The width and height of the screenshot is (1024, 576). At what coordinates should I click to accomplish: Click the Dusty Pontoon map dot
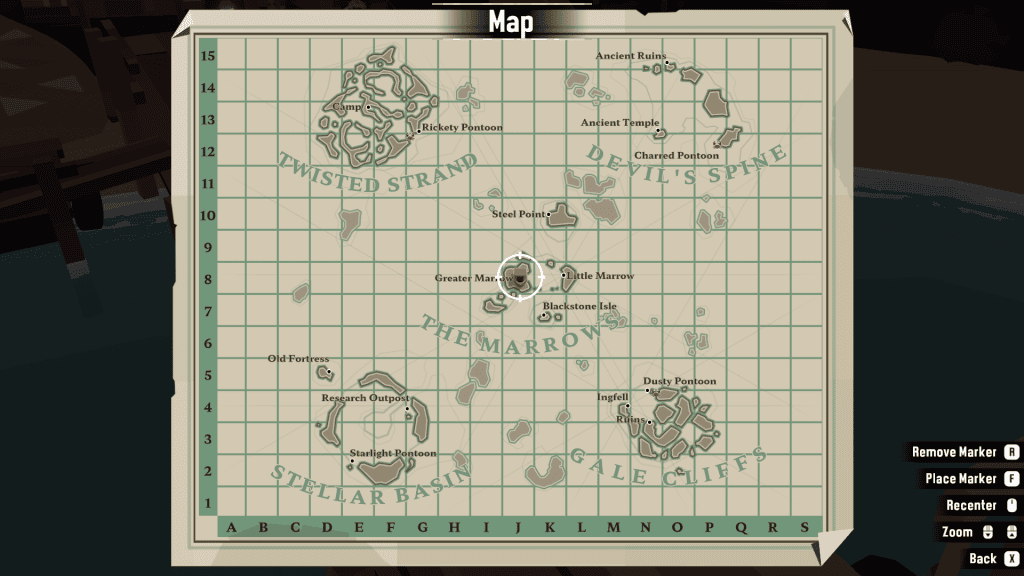648,390
